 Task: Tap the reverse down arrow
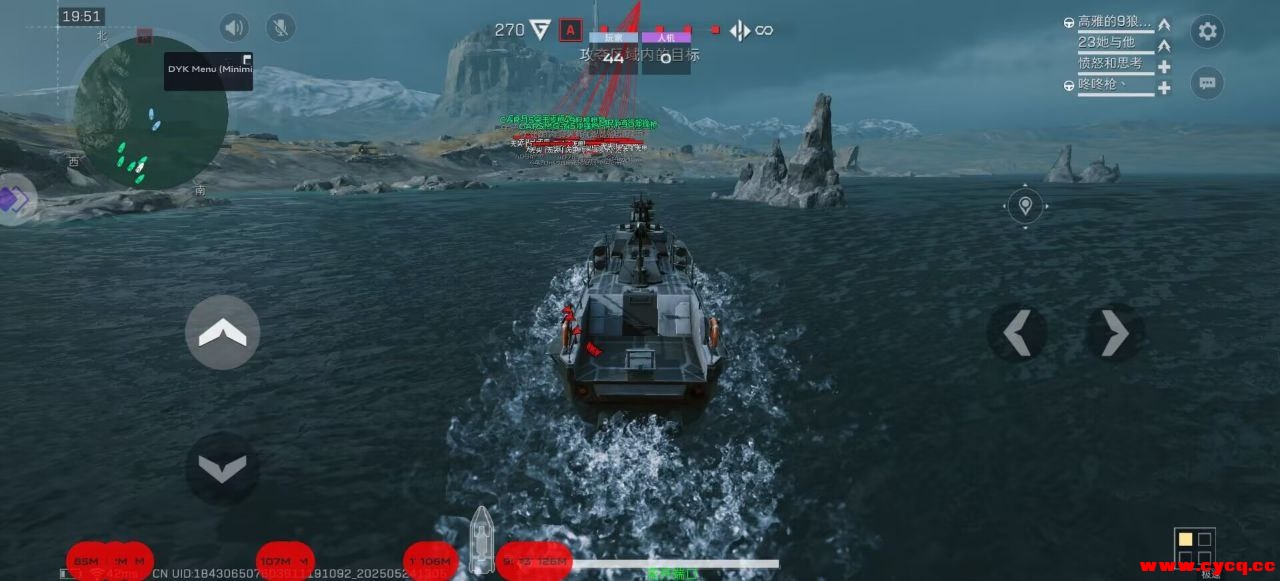click(222, 468)
